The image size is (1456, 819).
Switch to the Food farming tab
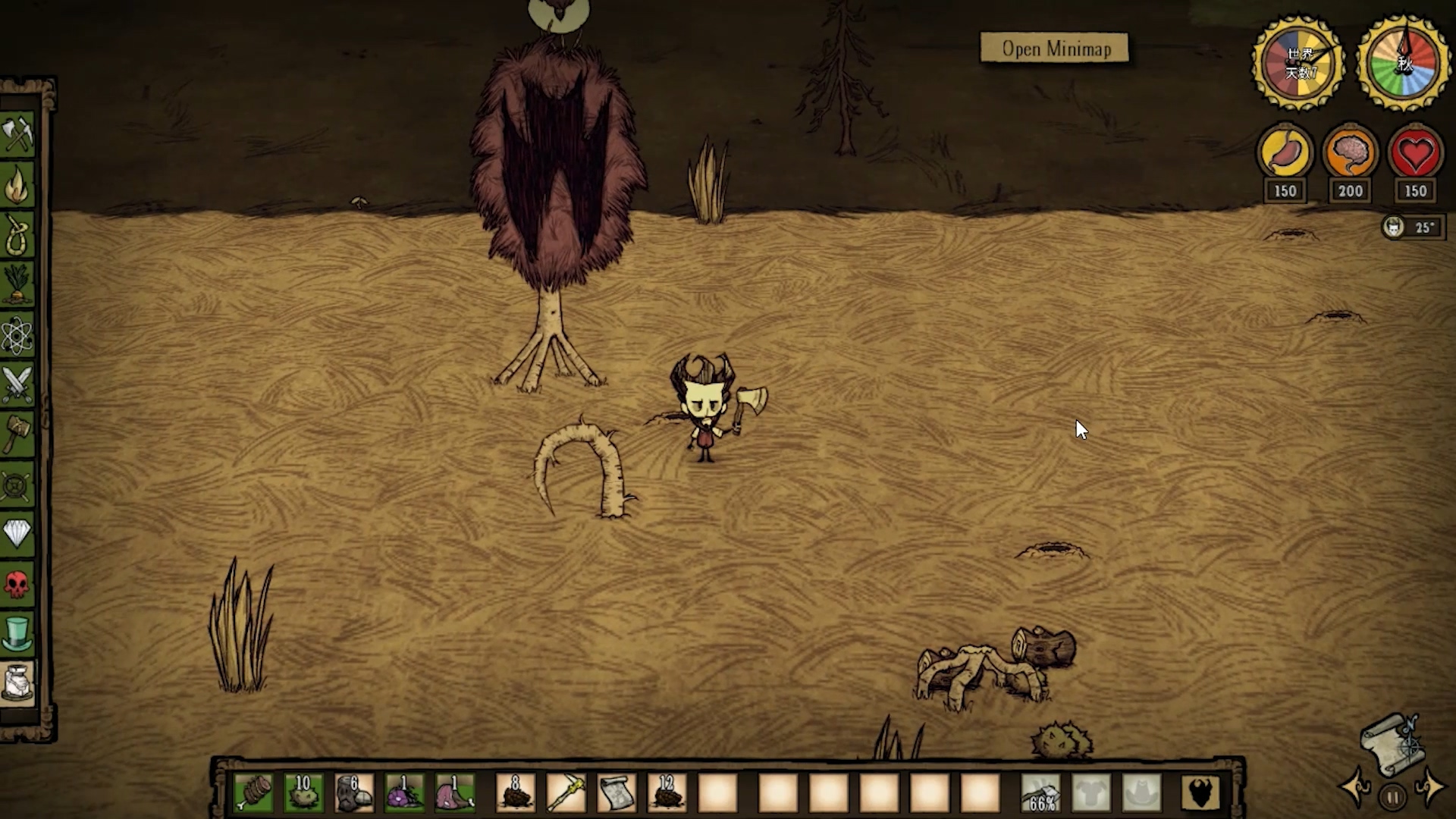click(17, 284)
